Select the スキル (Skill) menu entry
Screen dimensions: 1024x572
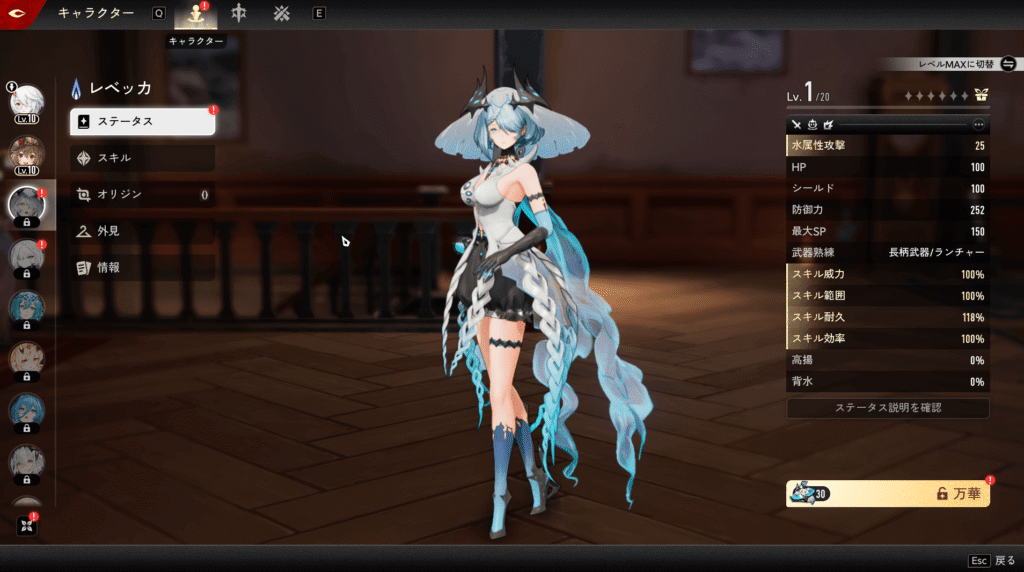click(x=142, y=158)
